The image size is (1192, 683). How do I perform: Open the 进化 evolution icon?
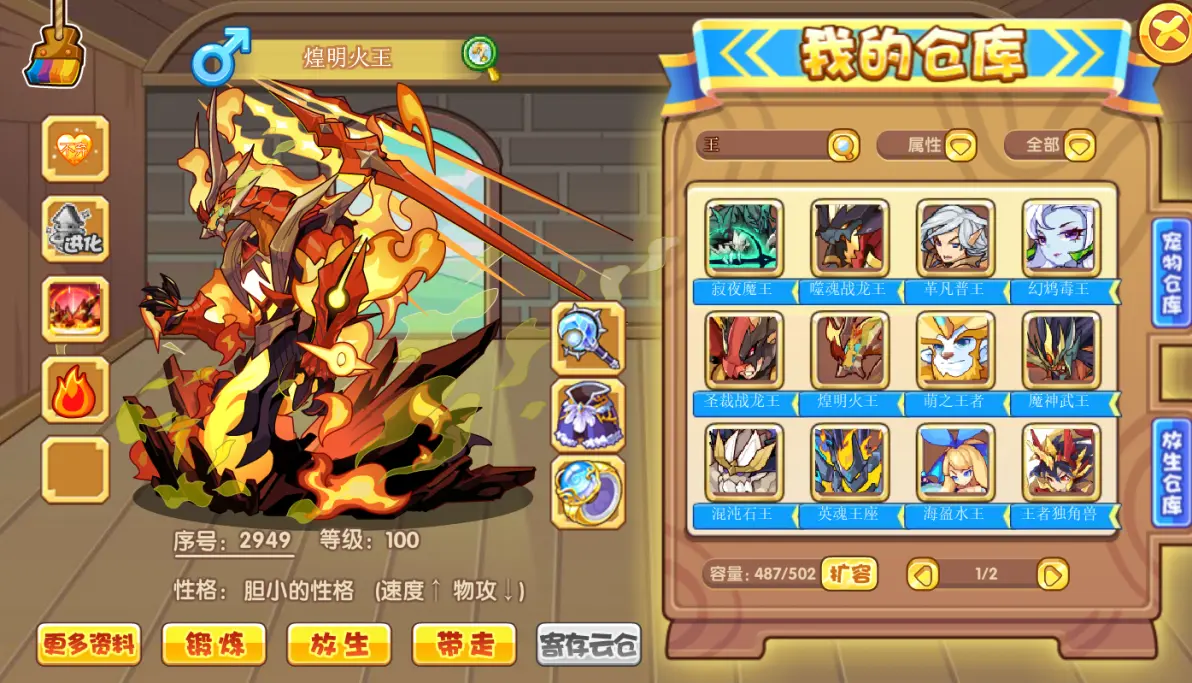pyautogui.click(x=75, y=229)
